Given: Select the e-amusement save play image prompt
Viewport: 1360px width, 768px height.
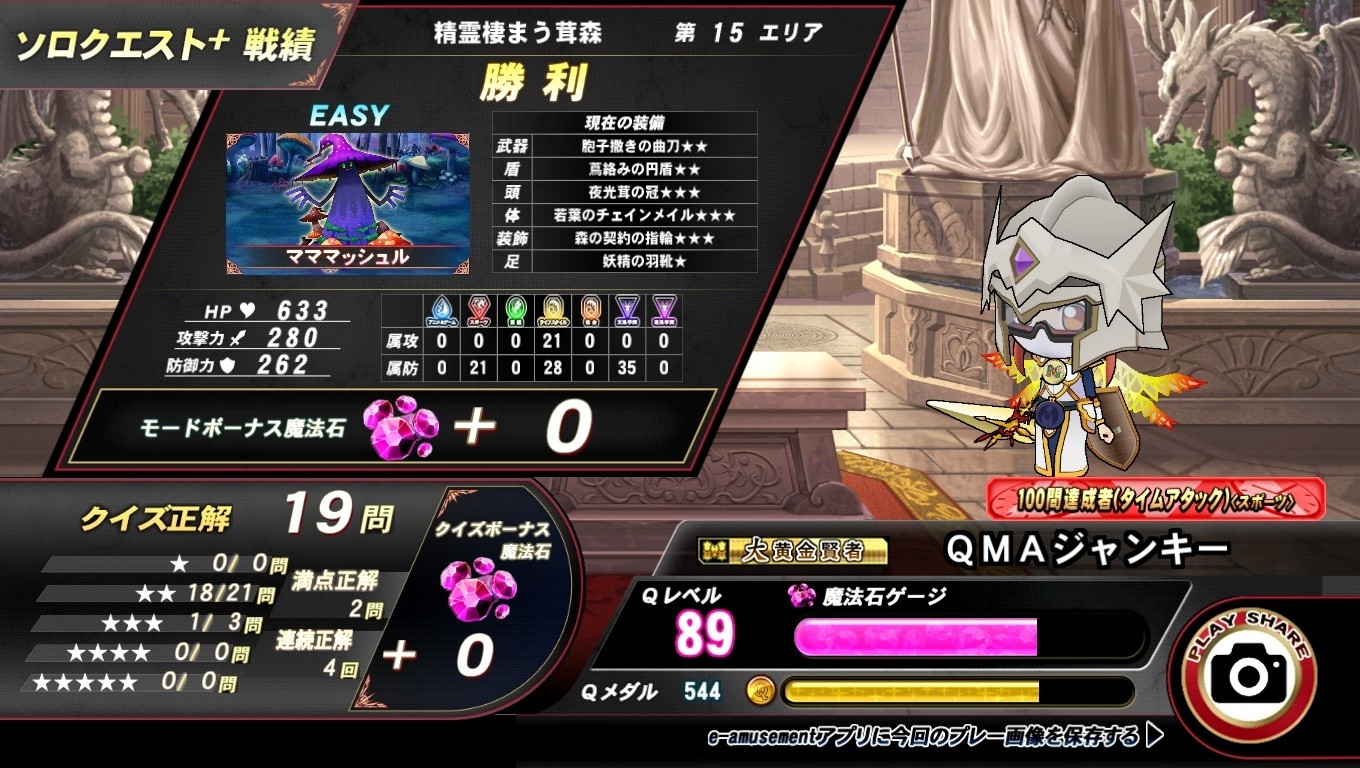Looking at the screenshot, I should (x=934, y=737).
